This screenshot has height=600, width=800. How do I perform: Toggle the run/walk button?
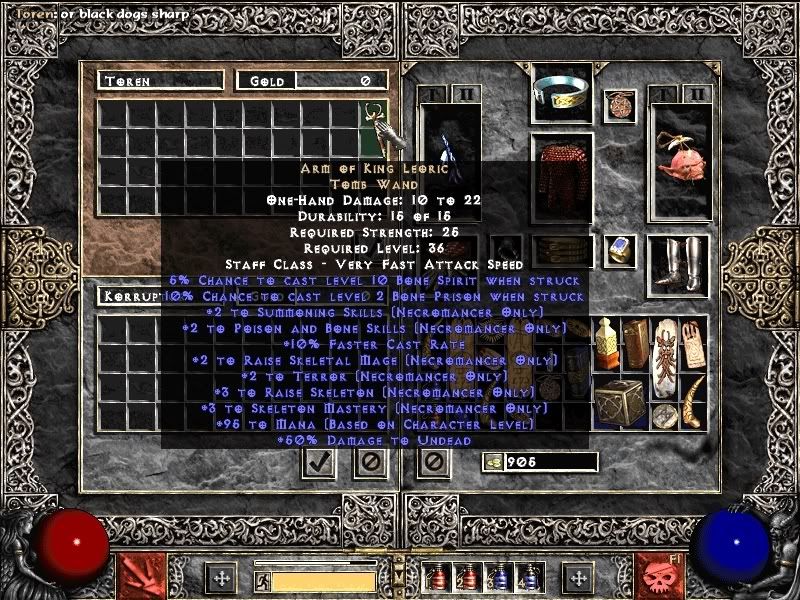click(x=262, y=580)
